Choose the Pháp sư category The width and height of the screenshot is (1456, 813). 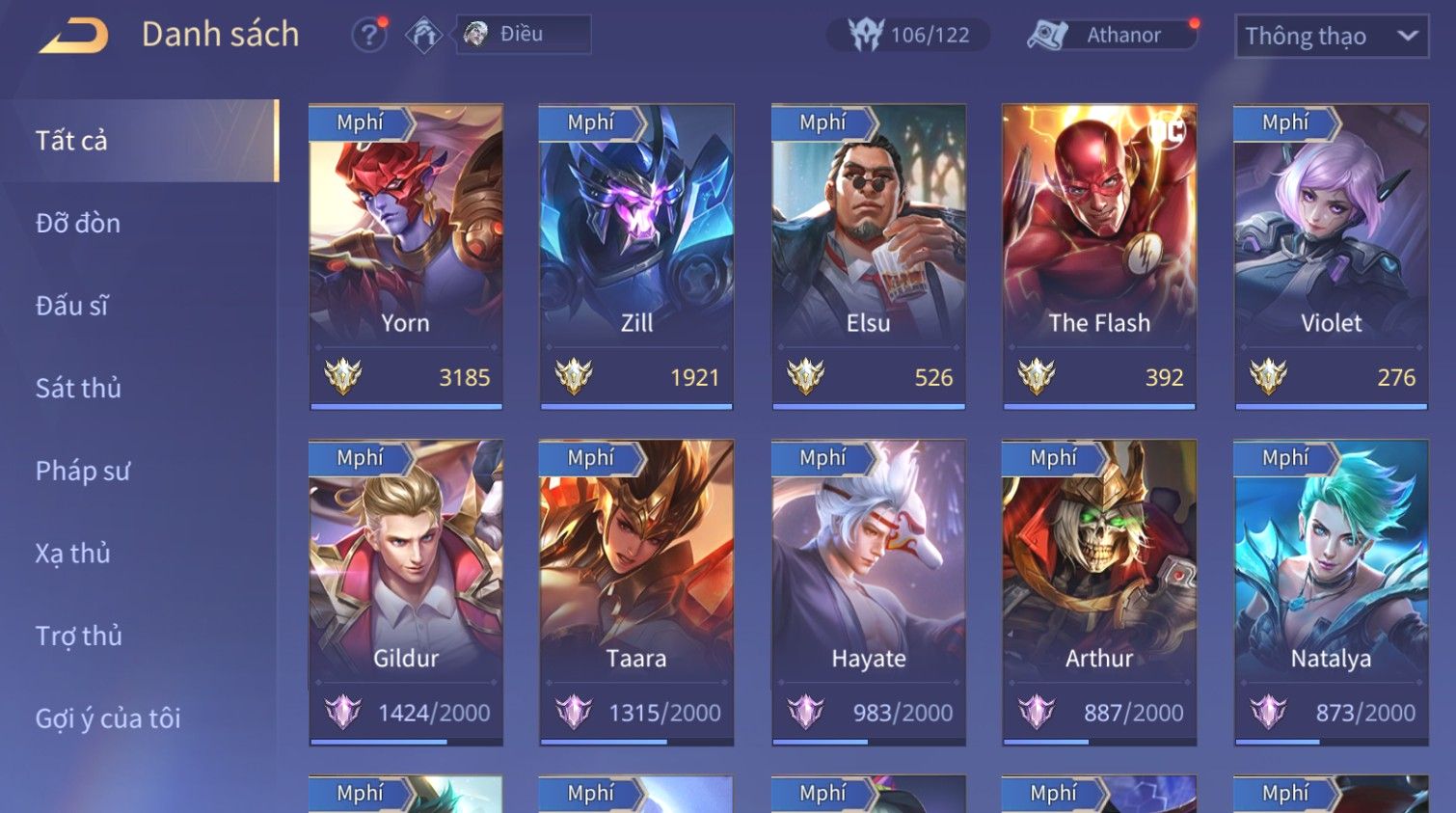tap(83, 472)
